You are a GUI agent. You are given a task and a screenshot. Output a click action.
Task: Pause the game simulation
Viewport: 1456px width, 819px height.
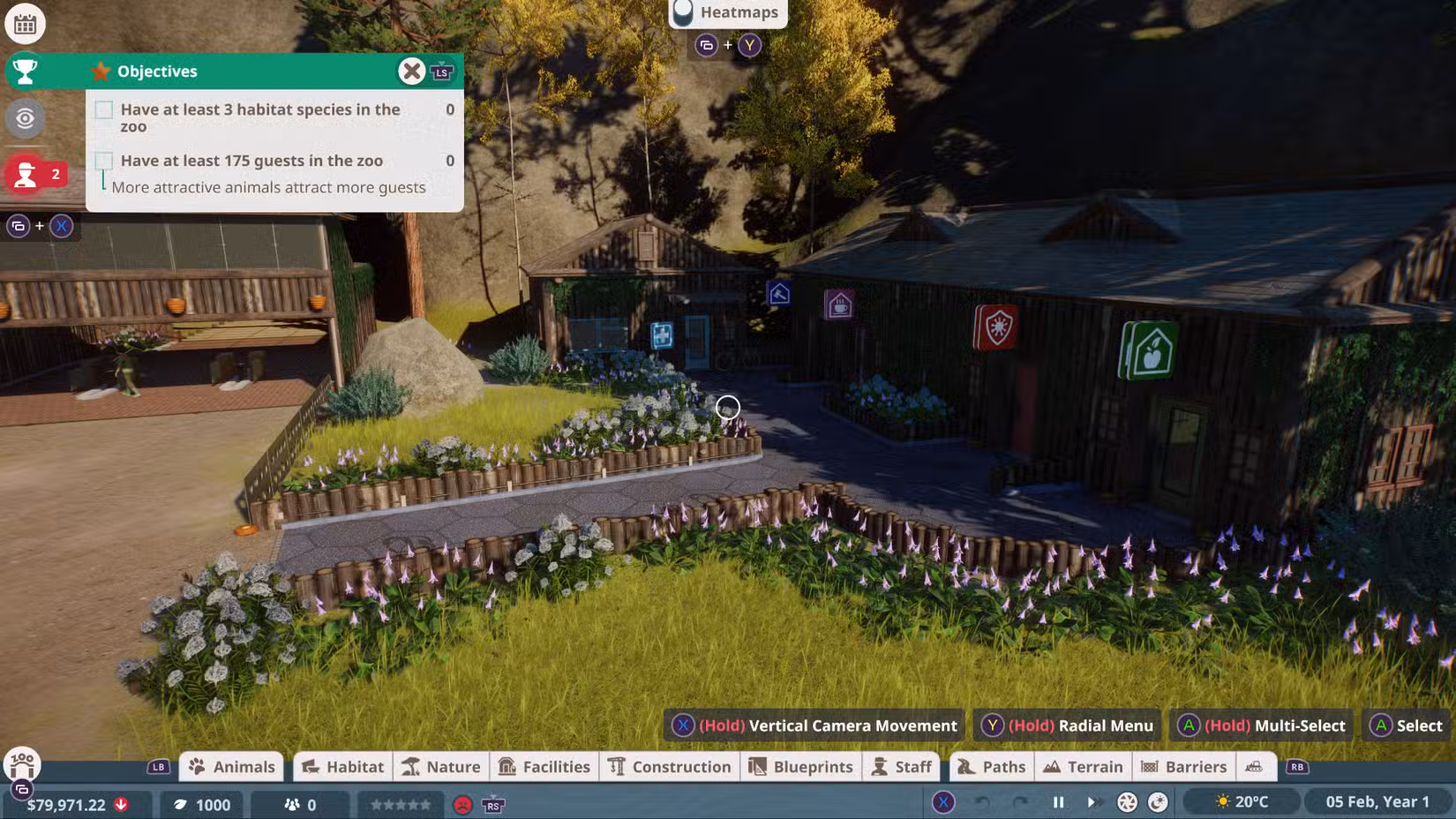click(x=1058, y=802)
